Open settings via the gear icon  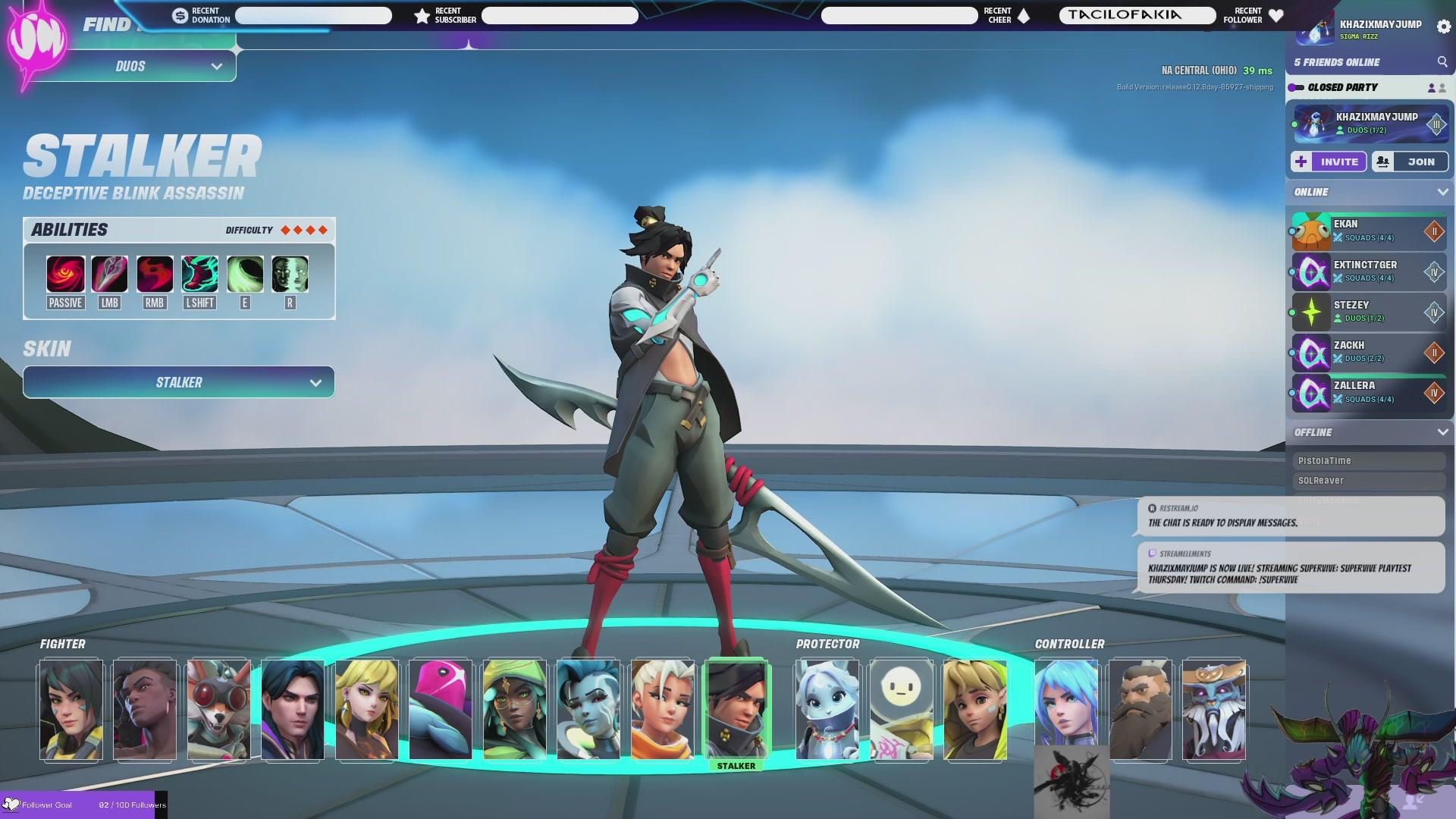click(1444, 25)
